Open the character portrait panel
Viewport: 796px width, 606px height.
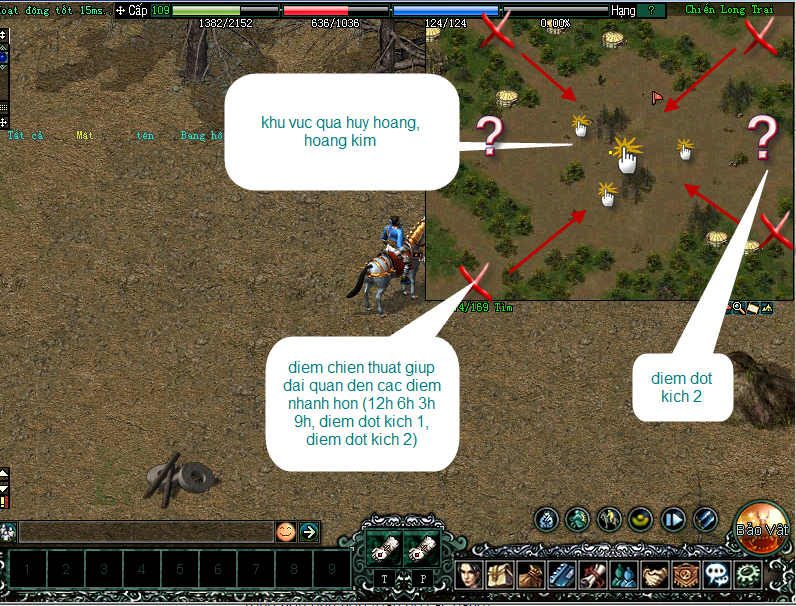tap(470, 575)
